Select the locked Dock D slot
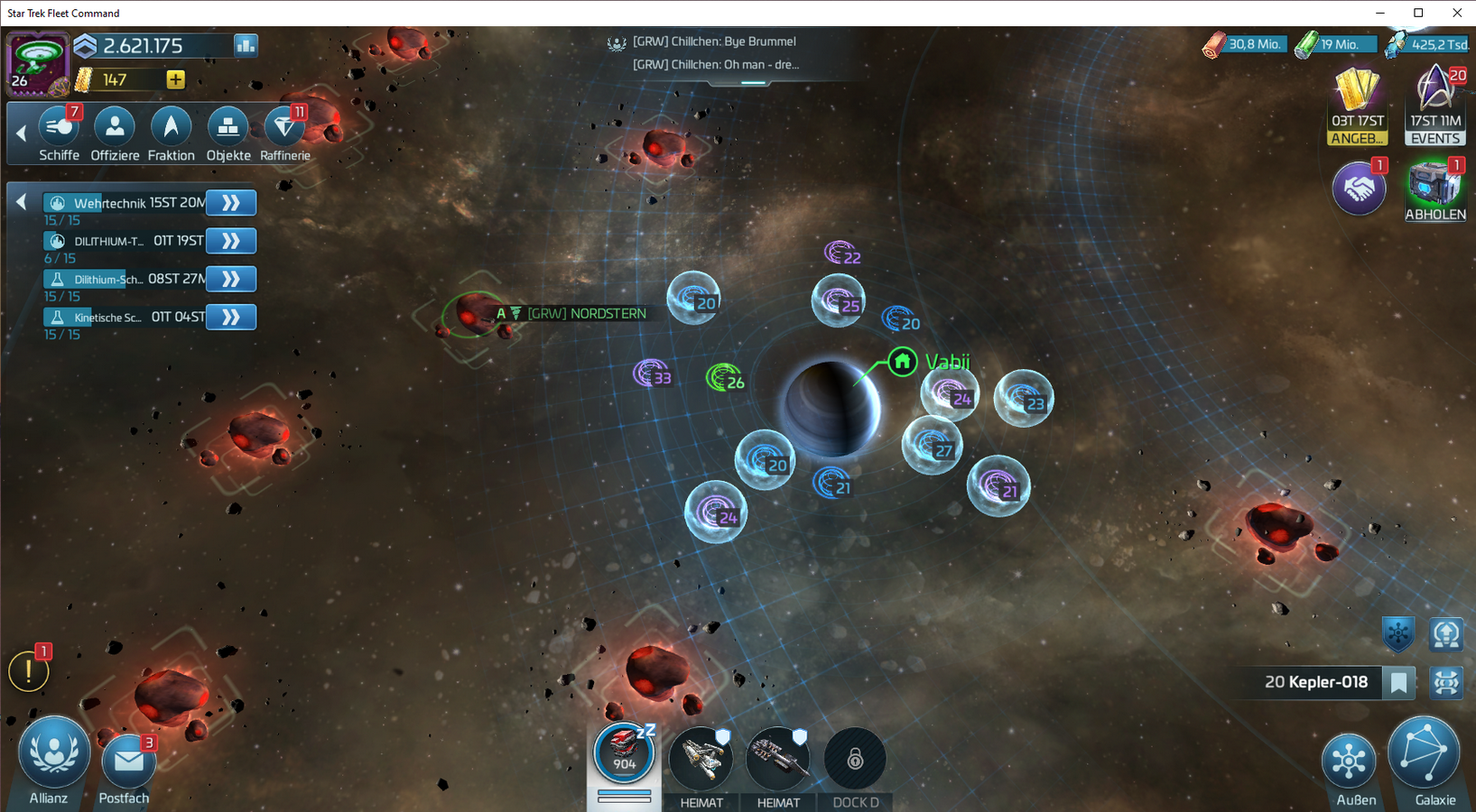The width and height of the screenshot is (1476, 812). click(855, 761)
